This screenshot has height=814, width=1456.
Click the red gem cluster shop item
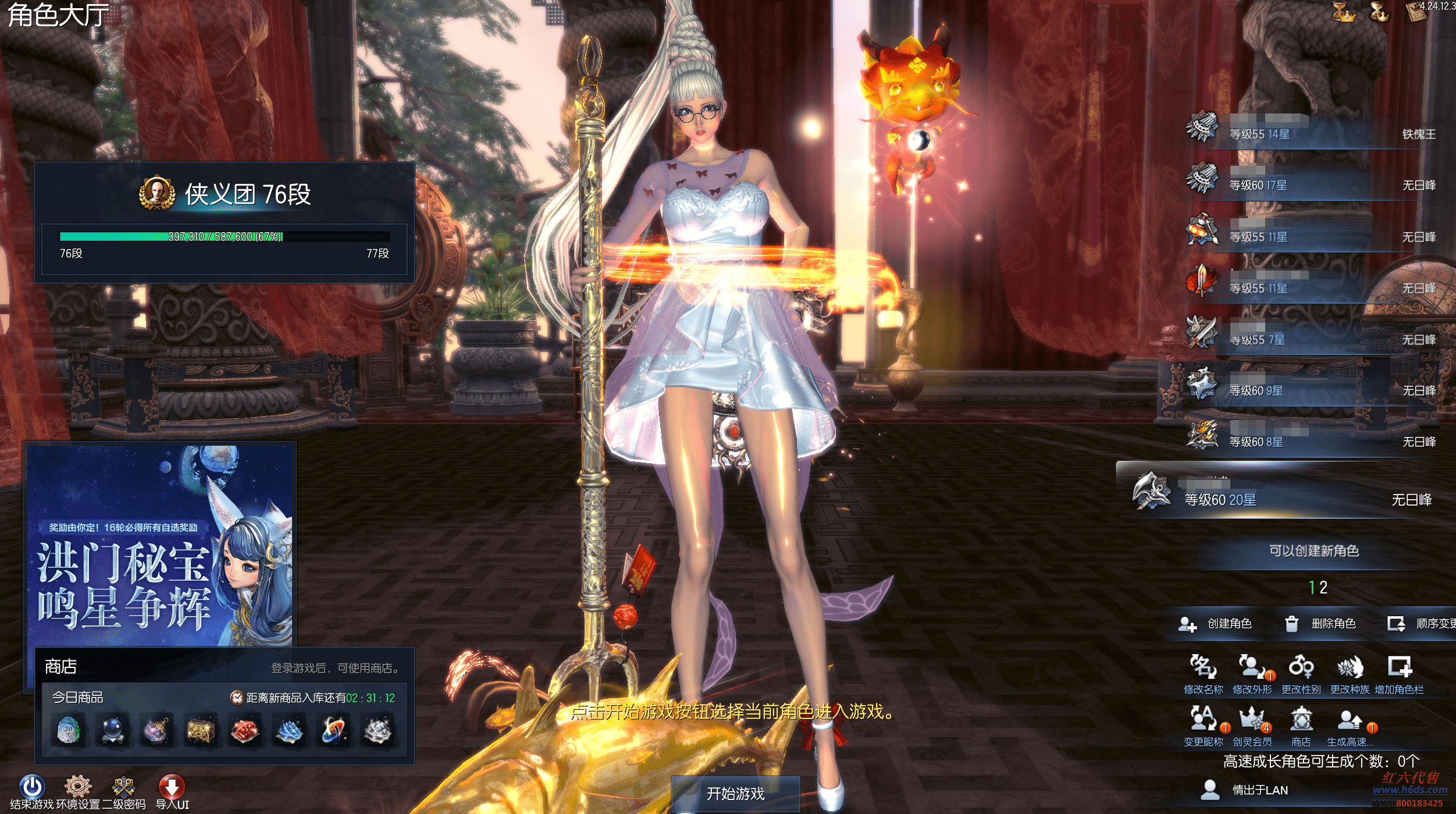245,731
